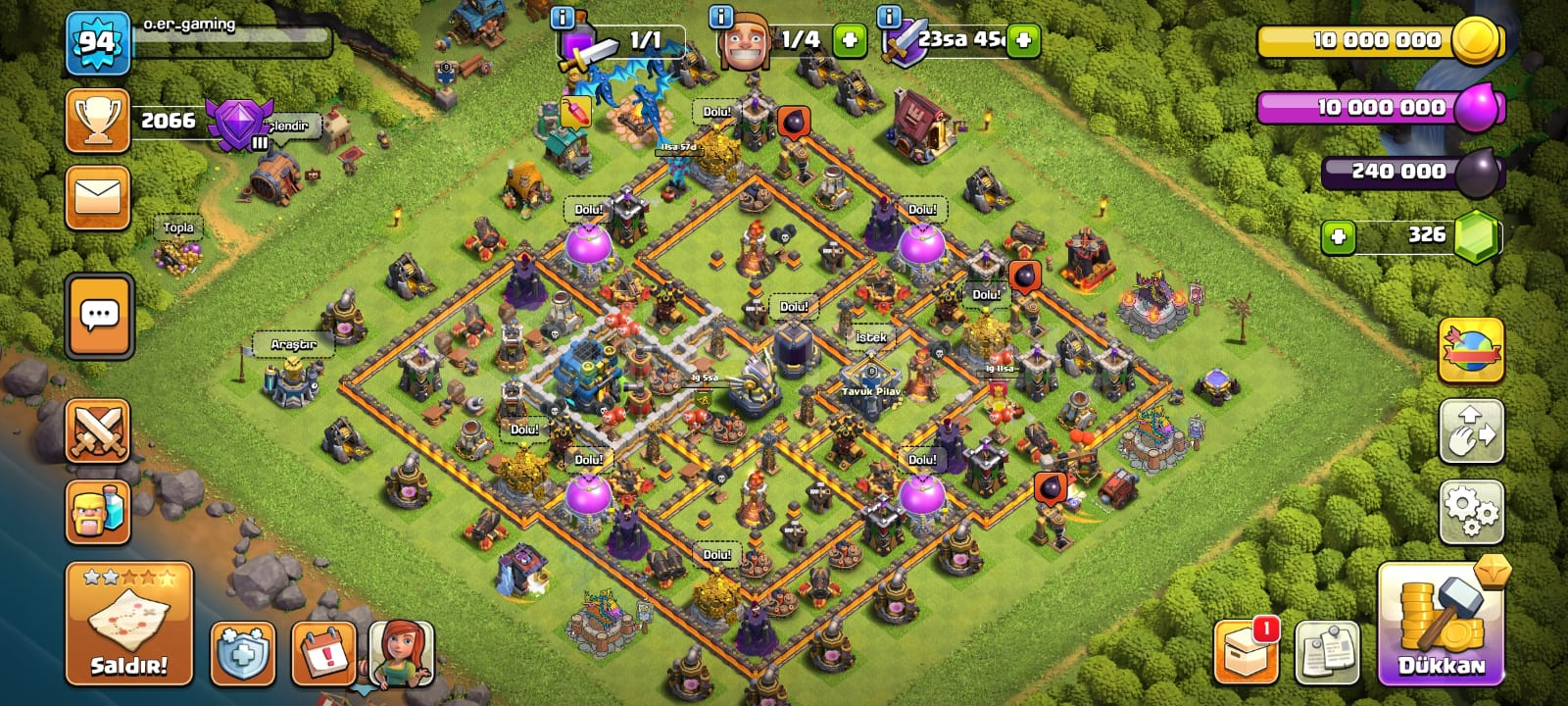Click the istek clan request bubble
1568x706 pixels.
point(870,338)
